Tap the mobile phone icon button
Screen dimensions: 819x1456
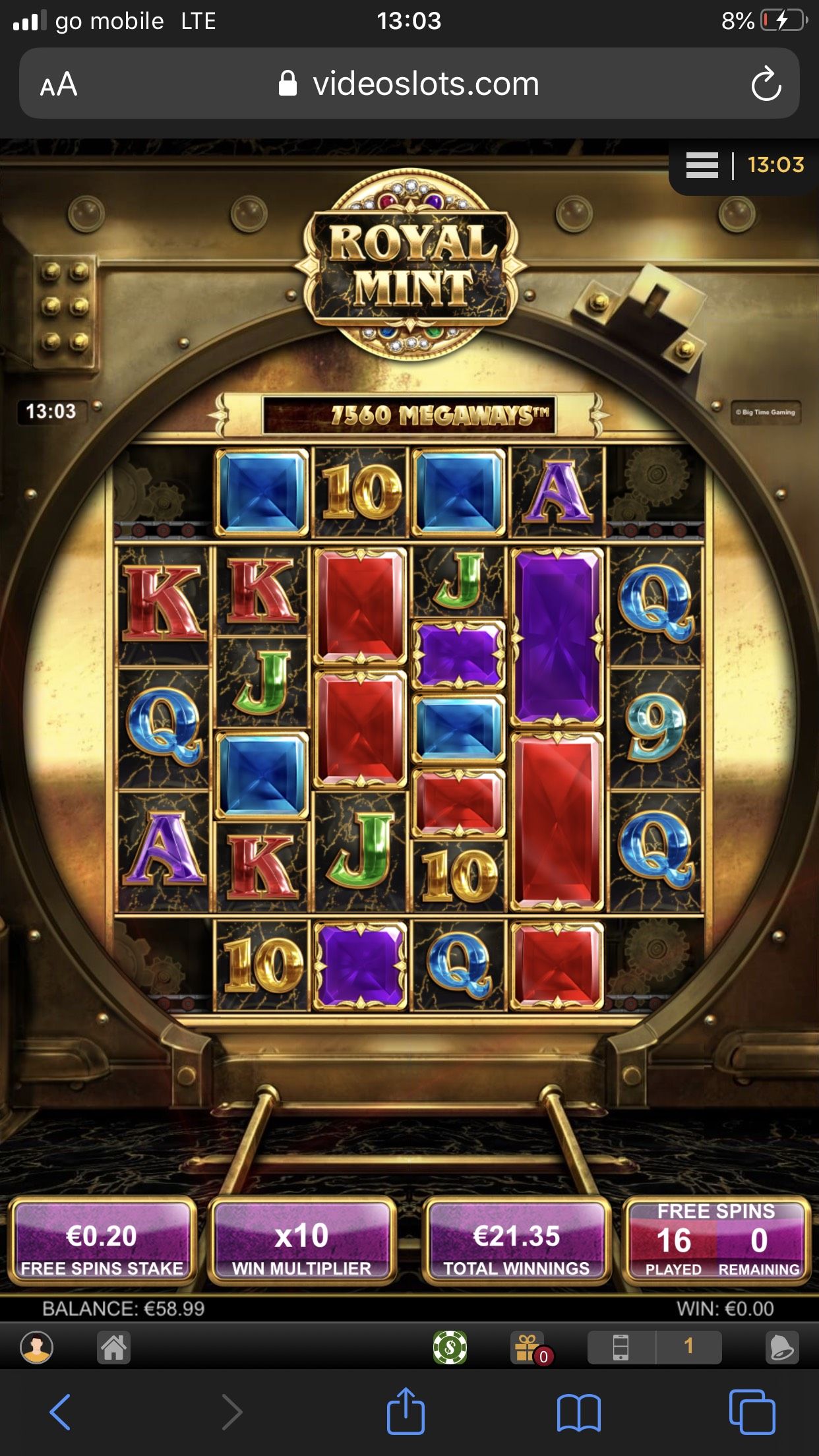click(621, 1347)
